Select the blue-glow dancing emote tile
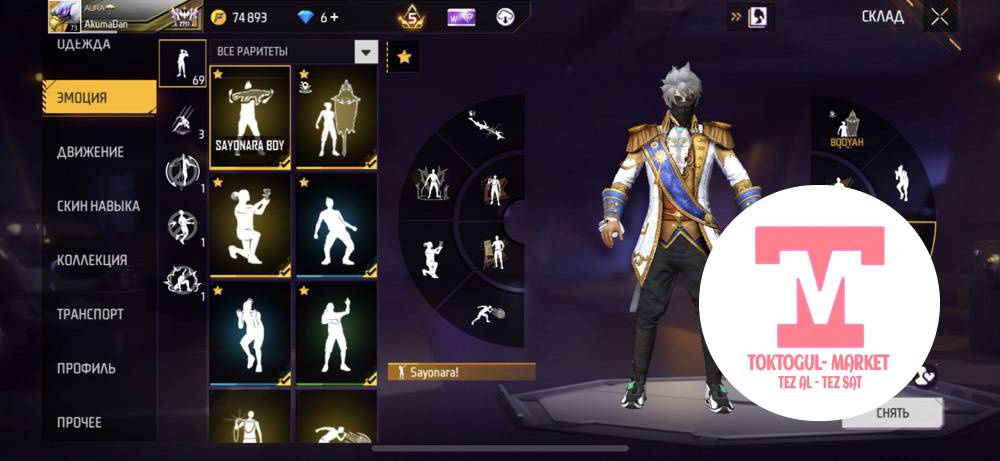Screen dimensions: 1000x461 (x=336, y=224)
